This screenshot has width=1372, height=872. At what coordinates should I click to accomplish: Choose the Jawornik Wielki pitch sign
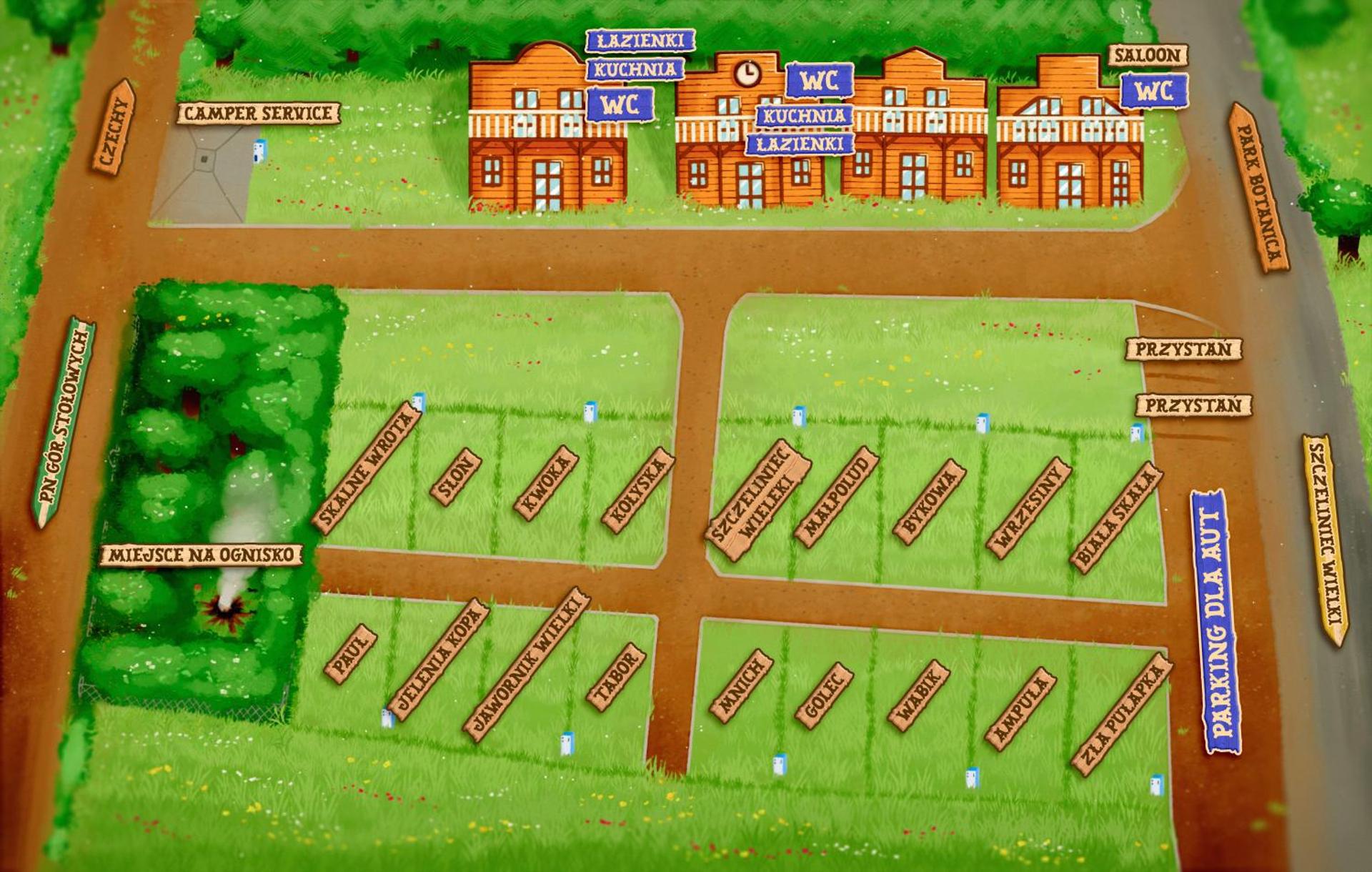(x=526, y=664)
